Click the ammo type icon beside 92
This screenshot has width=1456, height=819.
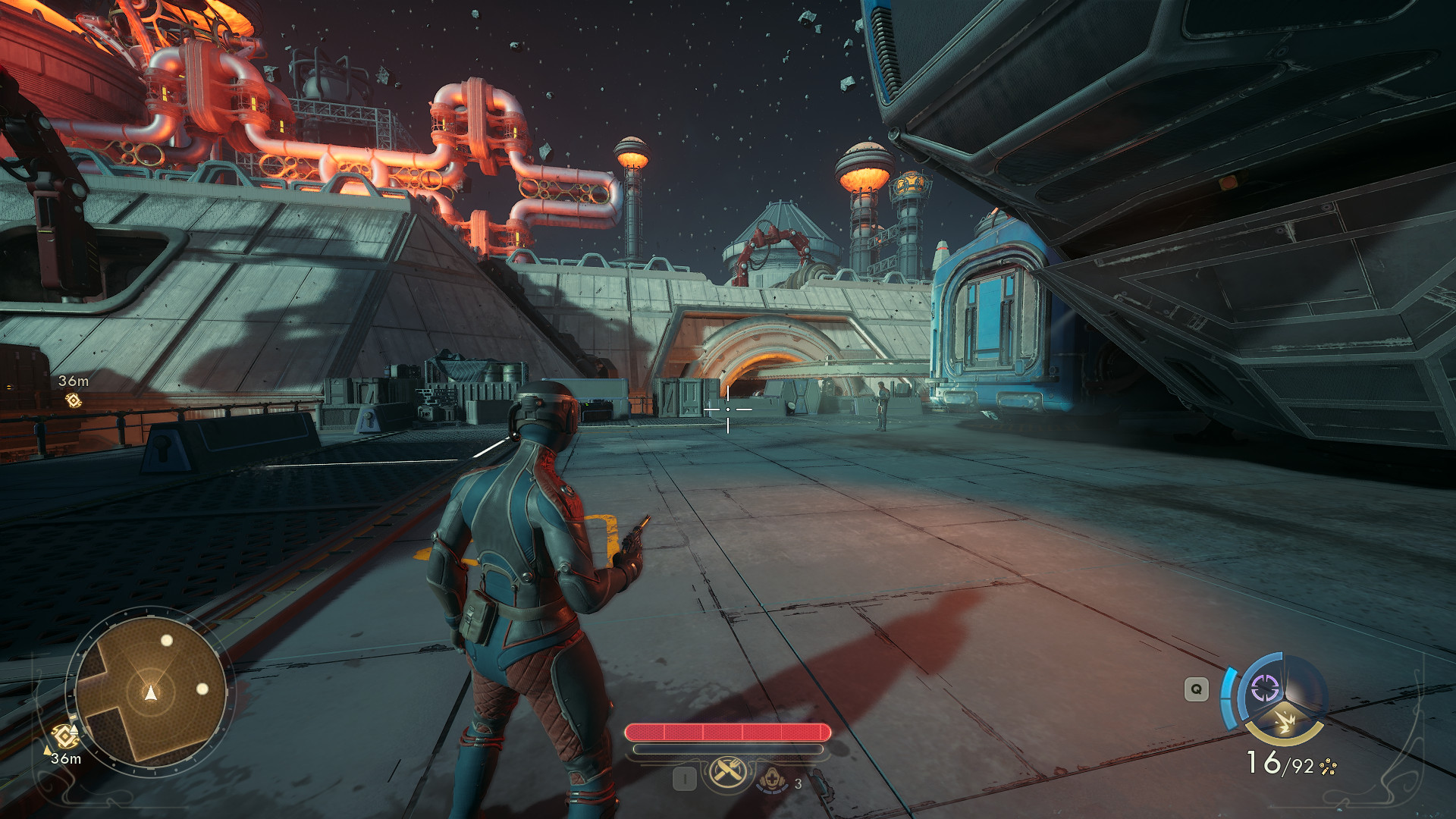(1328, 767)
